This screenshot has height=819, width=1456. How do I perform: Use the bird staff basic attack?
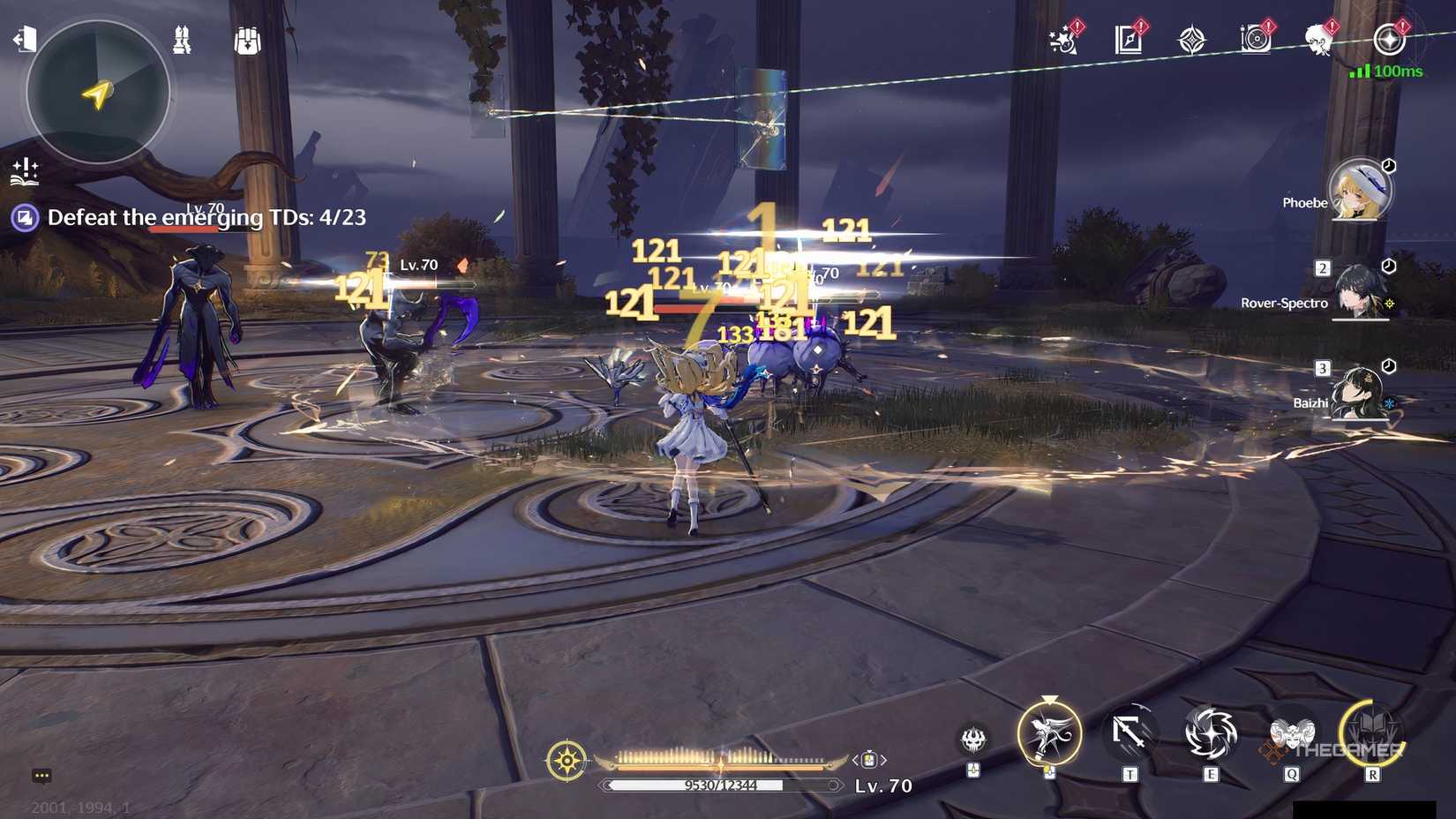(x=1049, y=733)
